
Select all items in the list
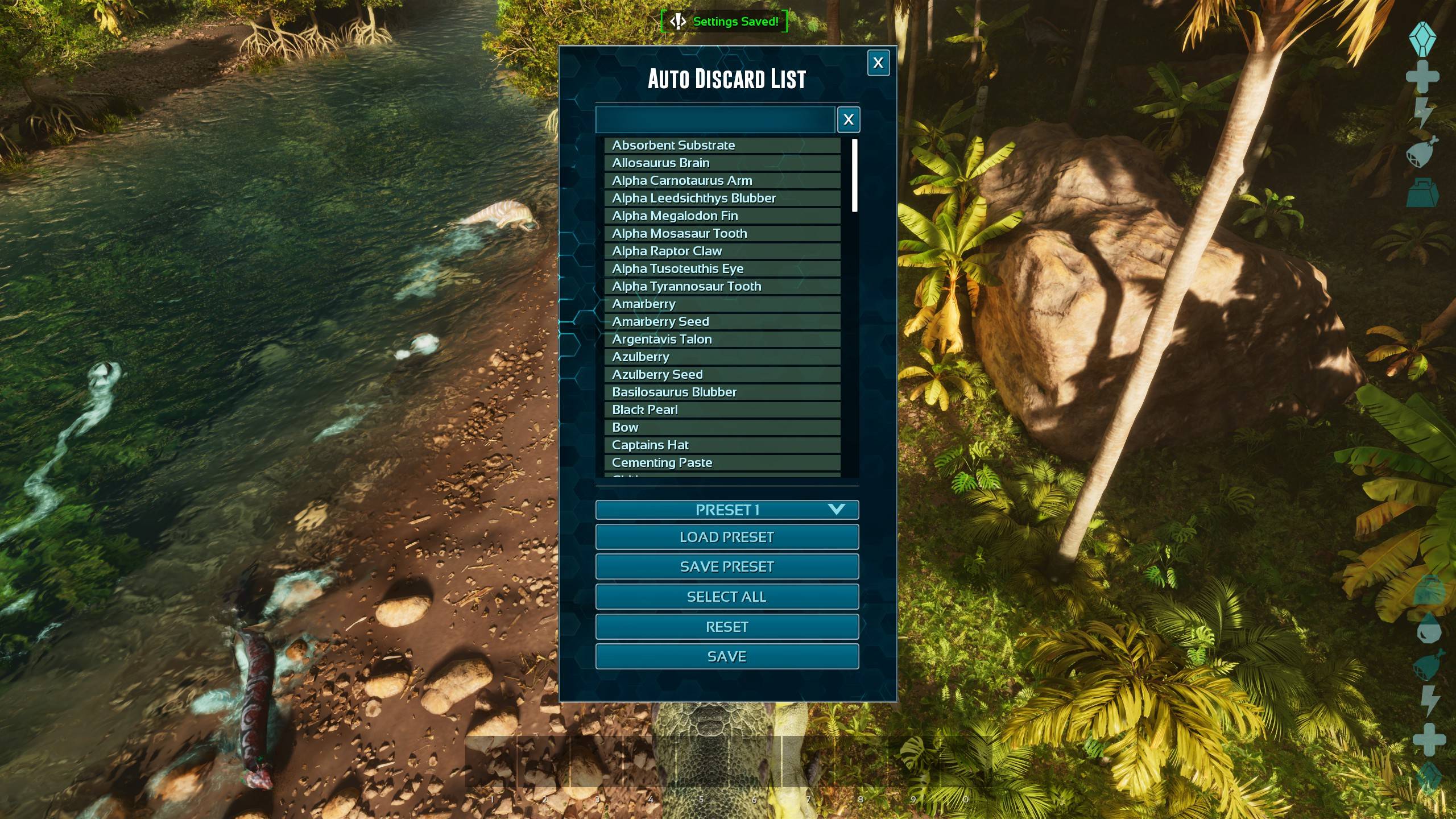(x=727, y=597)
